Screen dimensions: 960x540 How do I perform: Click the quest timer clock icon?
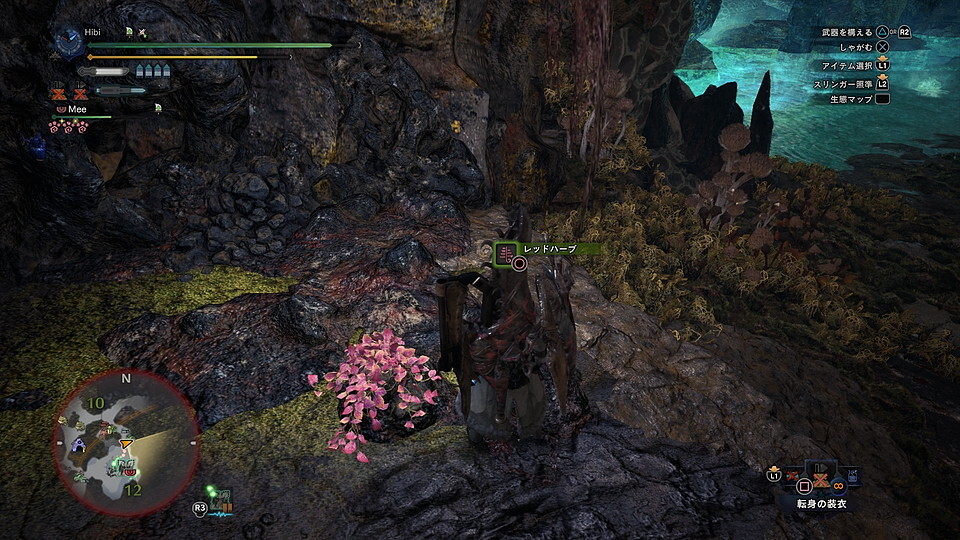point(68,41)
